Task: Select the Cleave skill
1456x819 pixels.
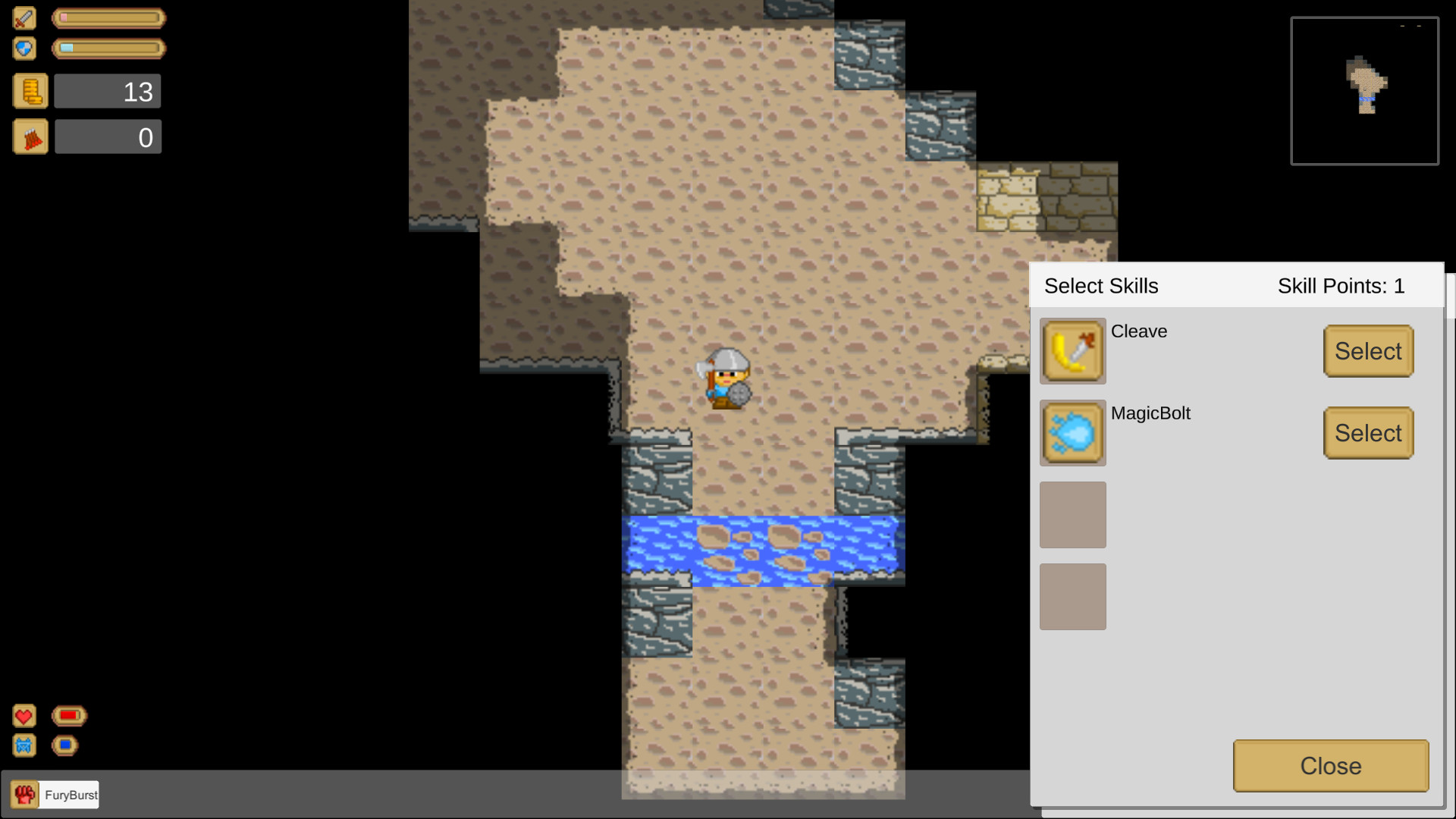Action: (1368, 350)
